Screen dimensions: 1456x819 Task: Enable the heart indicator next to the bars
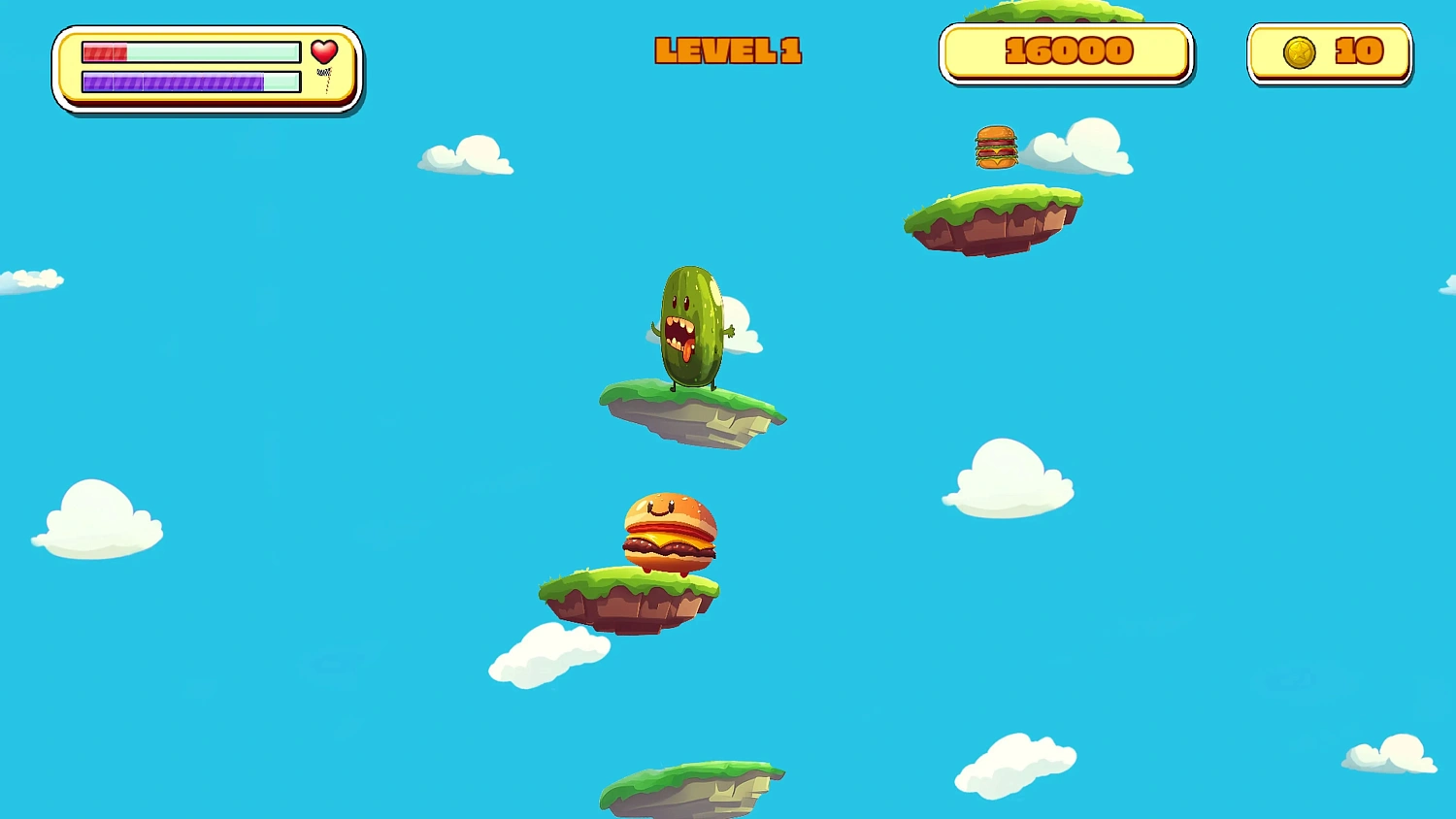click(x=324, y=51)
